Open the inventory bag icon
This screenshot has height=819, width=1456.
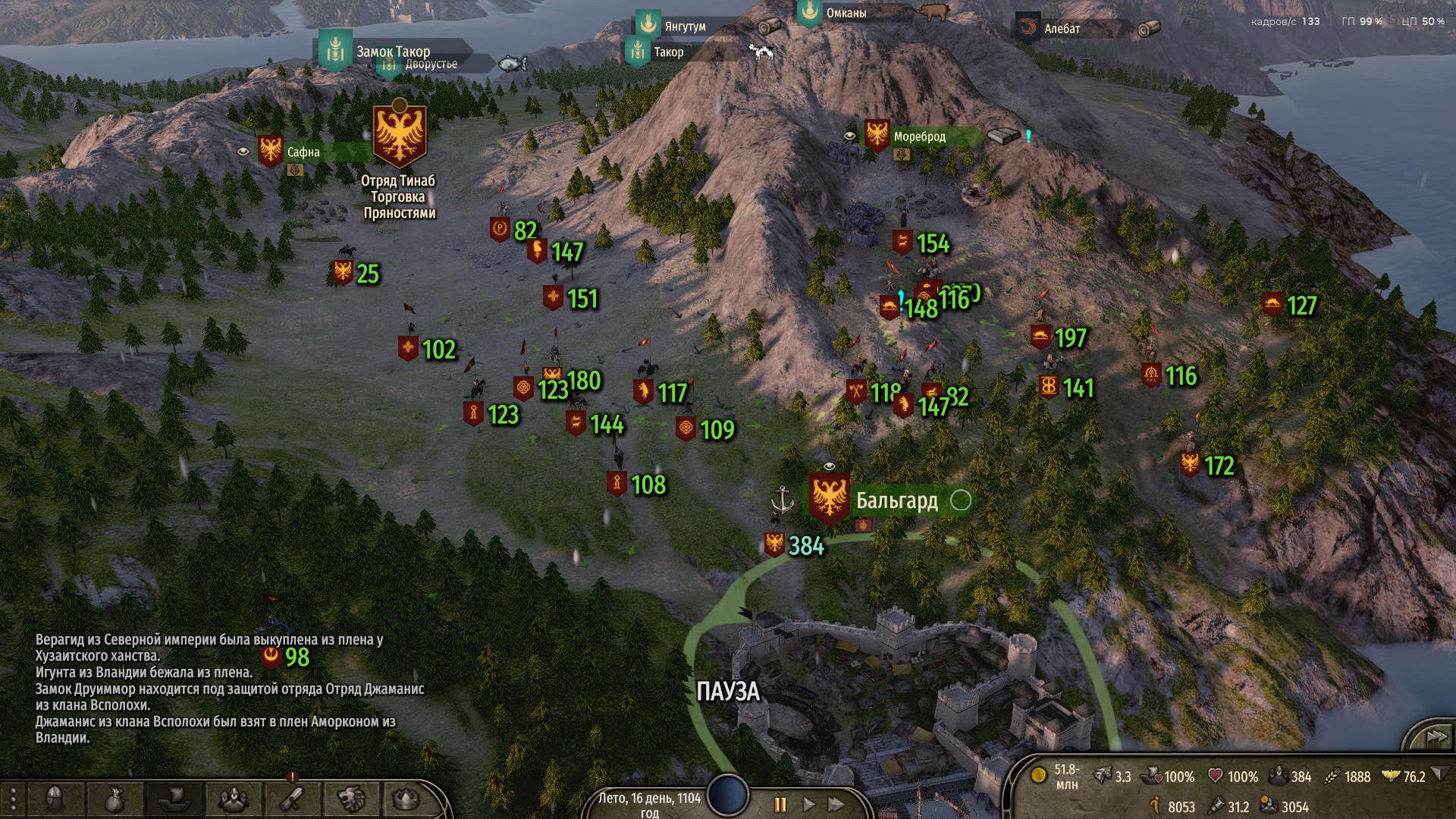(x=114, y=799)
